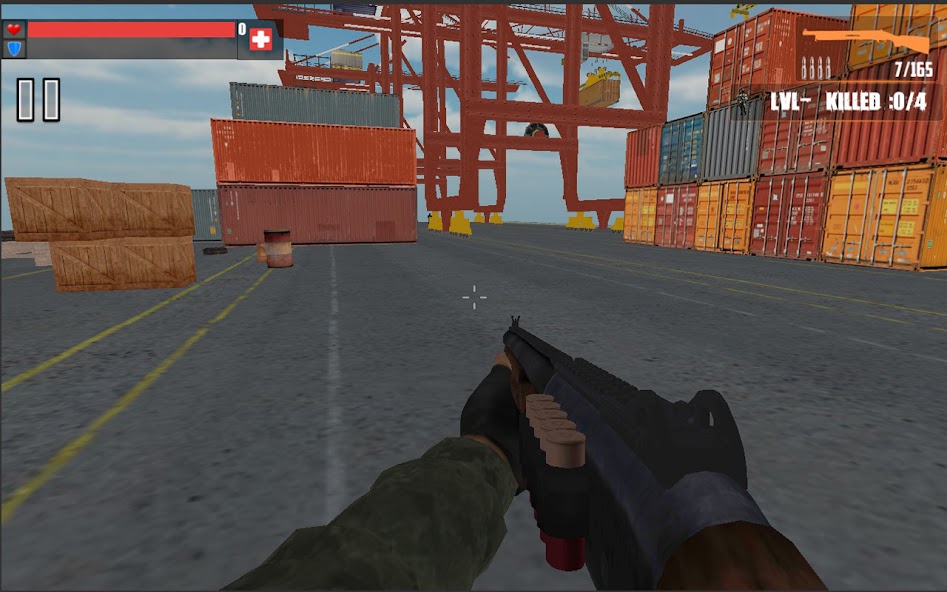Pause the game with the pause button
This screenshot has width=947, height=592.
pos(38,100)
